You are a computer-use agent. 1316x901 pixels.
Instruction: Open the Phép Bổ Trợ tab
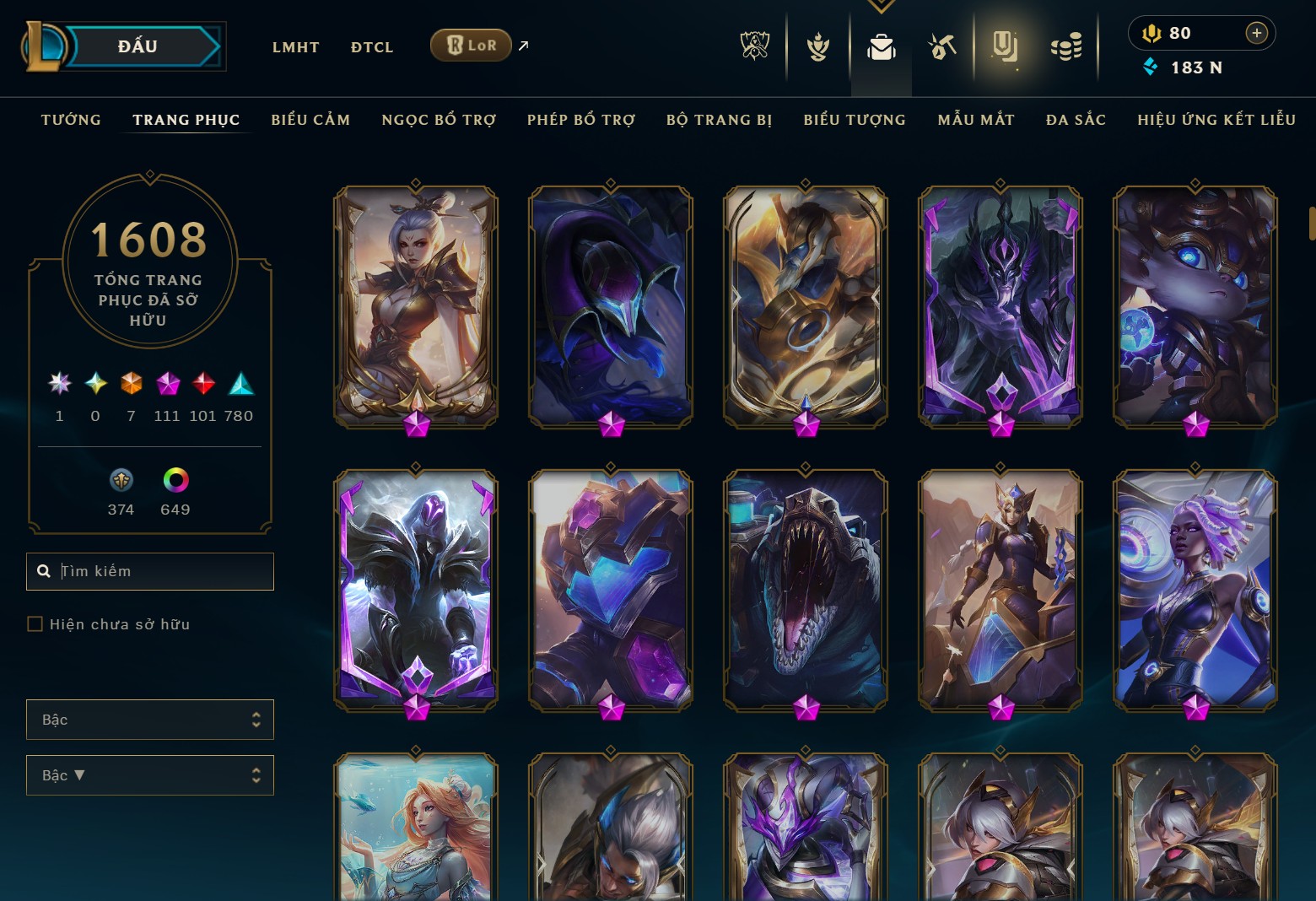coord(581,120)
